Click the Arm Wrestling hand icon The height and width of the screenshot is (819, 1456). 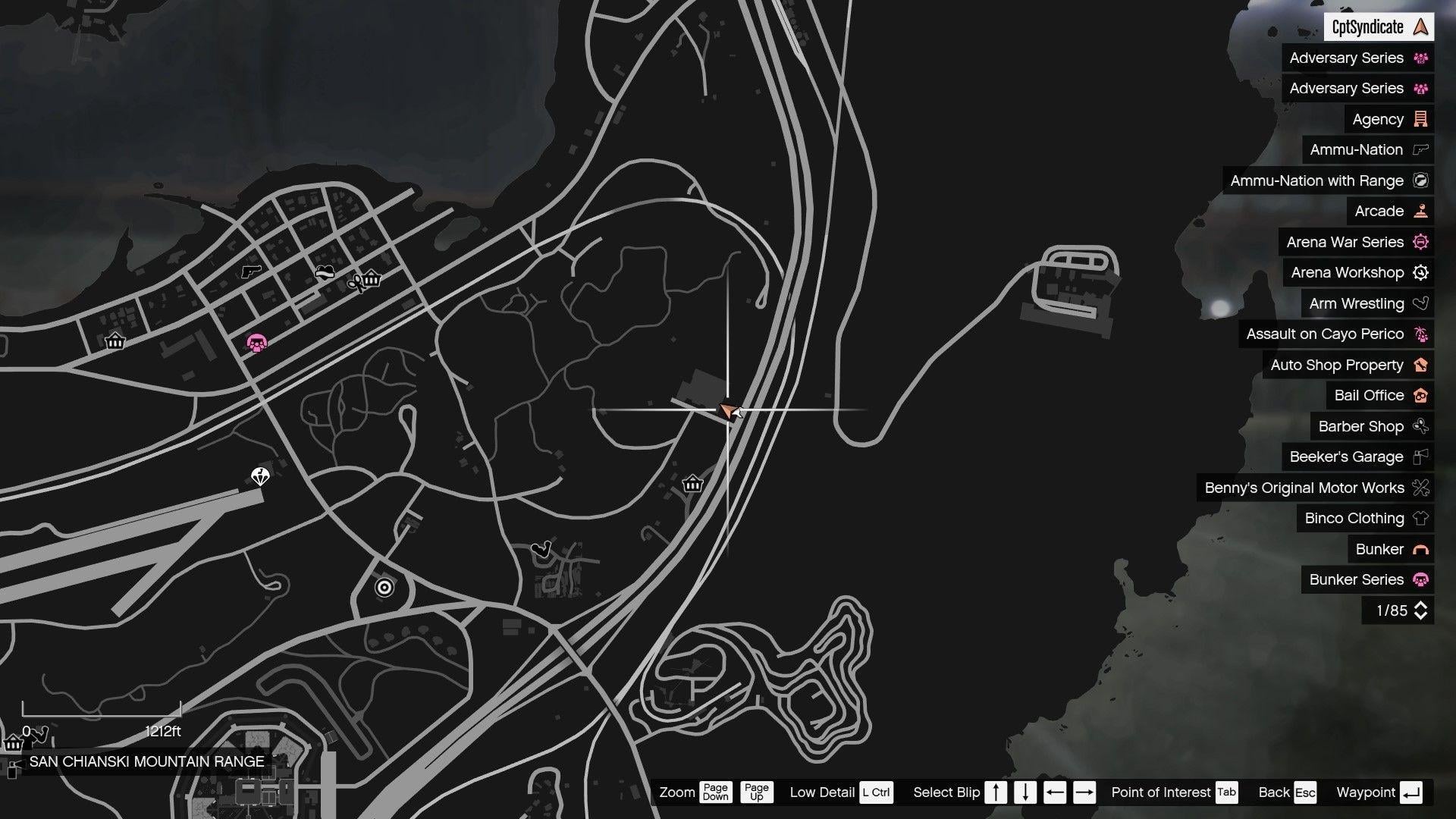[1420, 303]
